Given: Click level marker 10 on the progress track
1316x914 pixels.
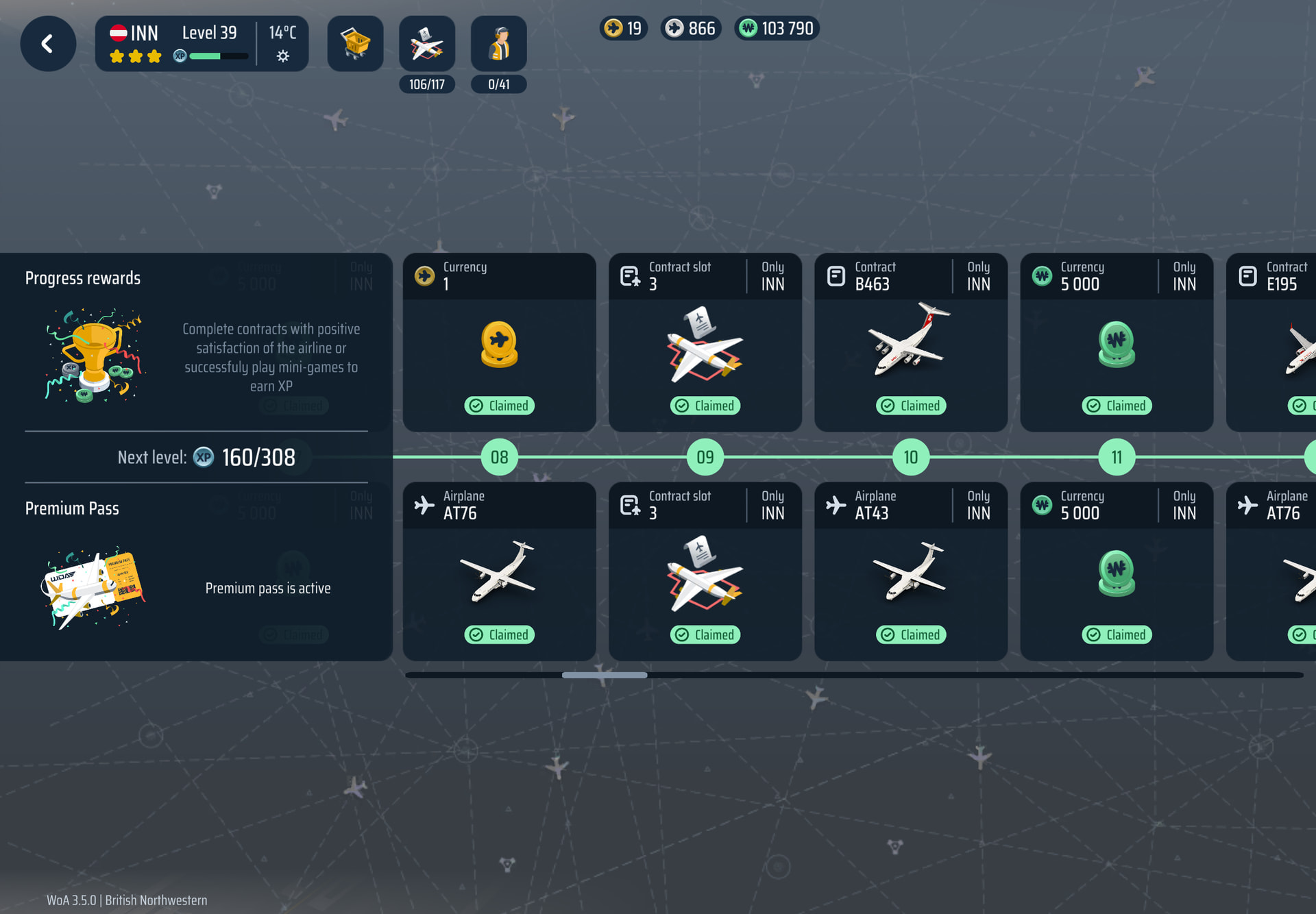Looking at the screenshot, I should pyautogui.click(x=910, y=457).
